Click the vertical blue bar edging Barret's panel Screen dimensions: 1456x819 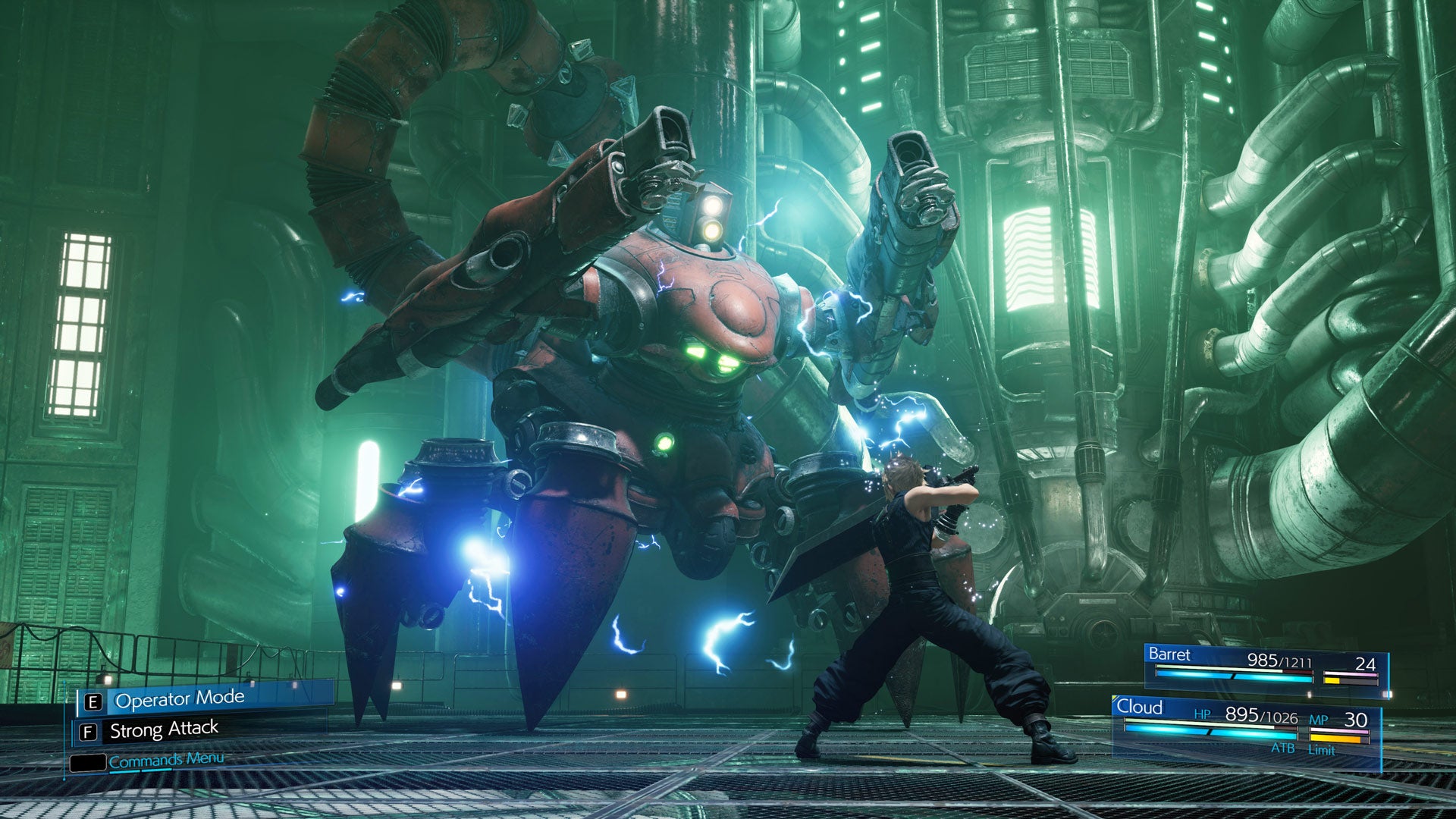tap(1389, 672)
